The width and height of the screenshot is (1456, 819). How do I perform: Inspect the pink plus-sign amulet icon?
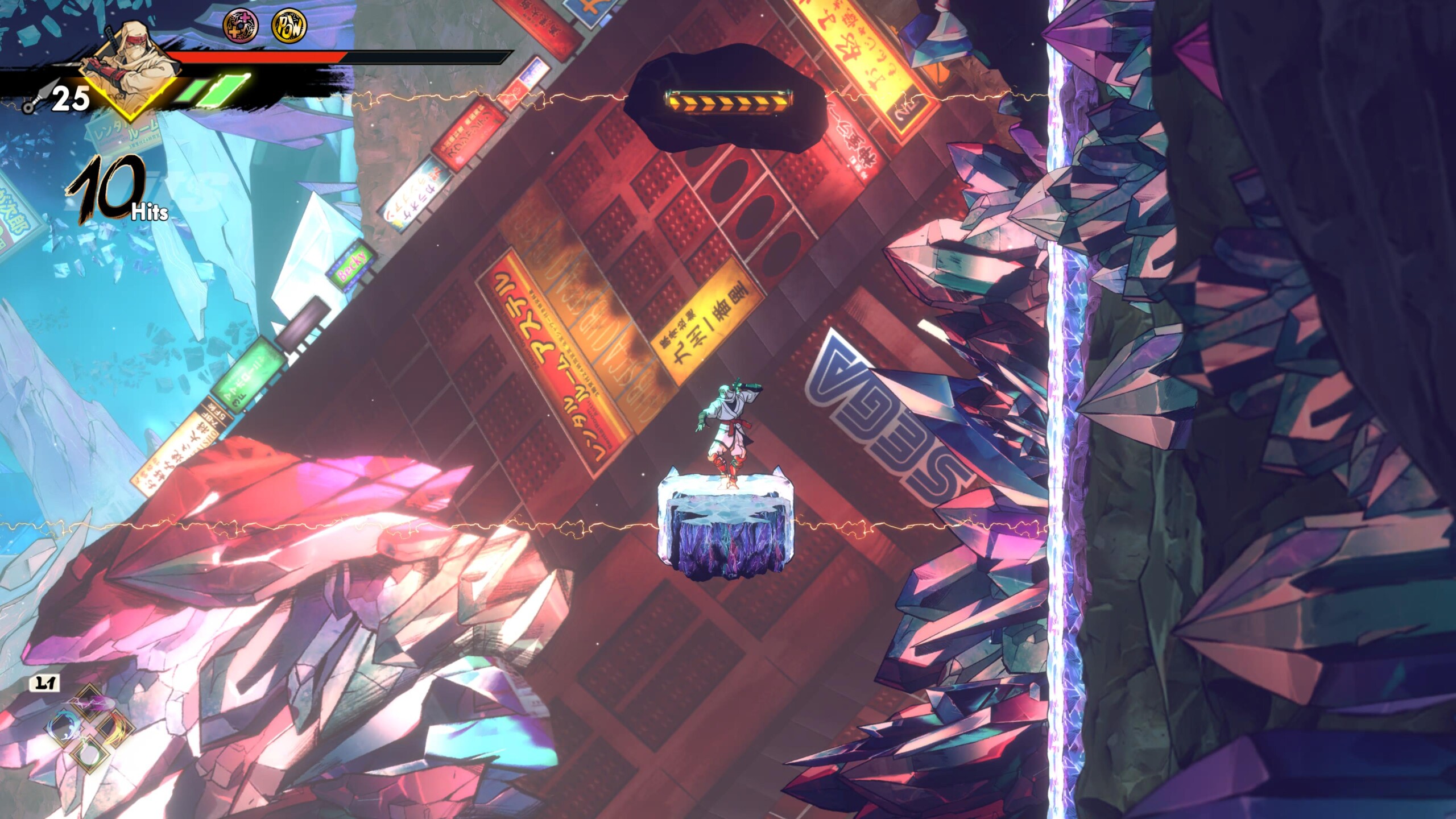240,26
